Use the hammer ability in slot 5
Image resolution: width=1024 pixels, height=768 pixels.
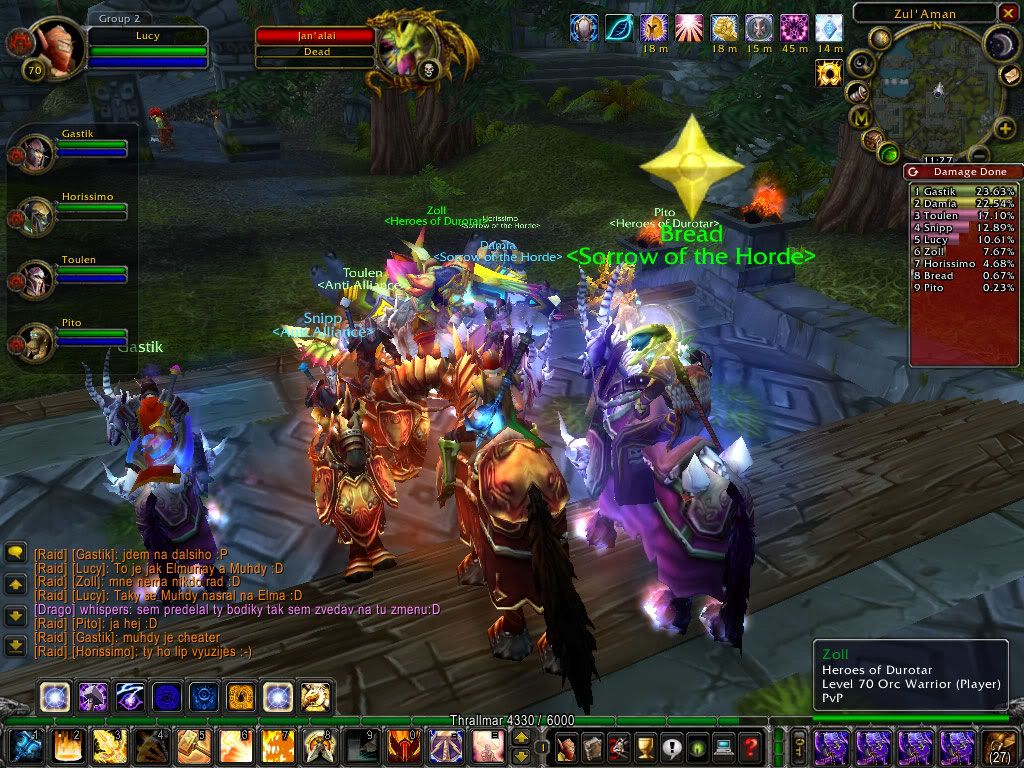[193, 746]
